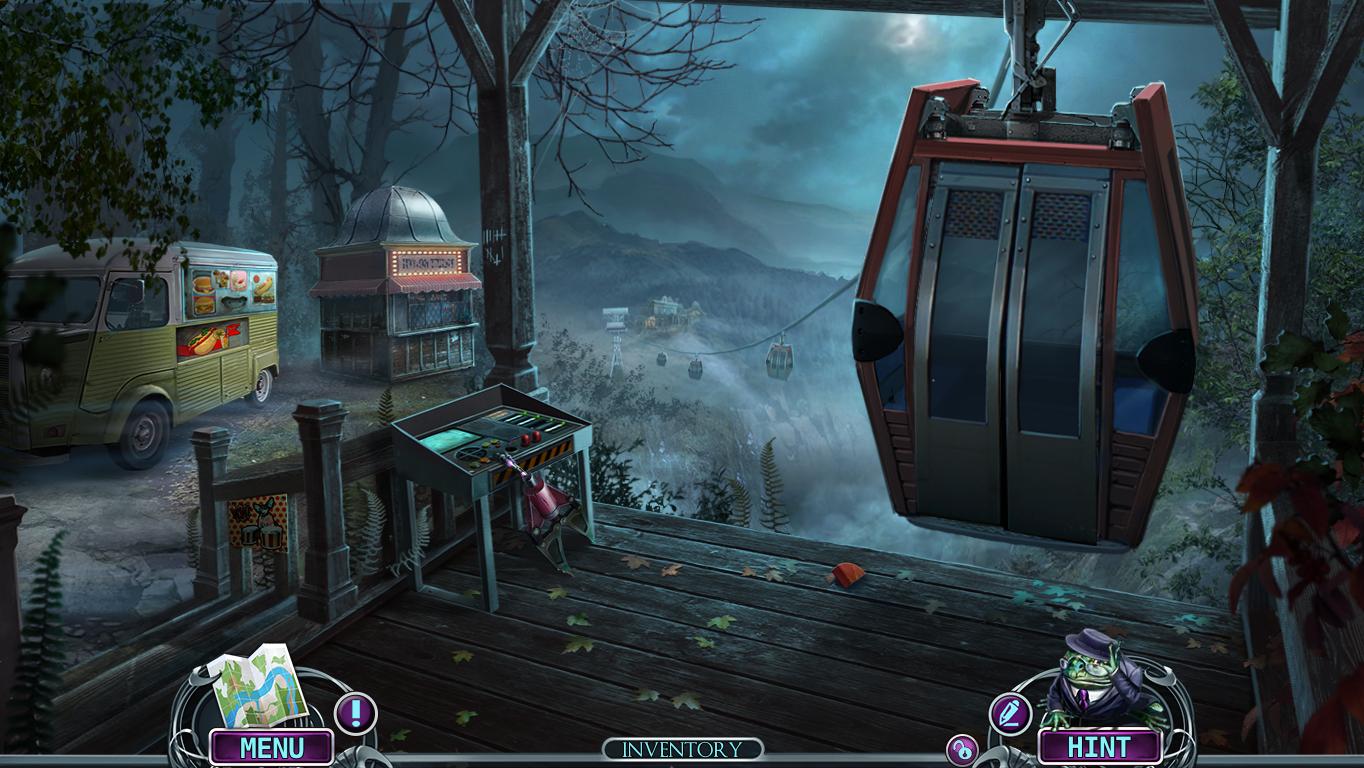
Task: Open the Menu button
Action: click(271, 747)
